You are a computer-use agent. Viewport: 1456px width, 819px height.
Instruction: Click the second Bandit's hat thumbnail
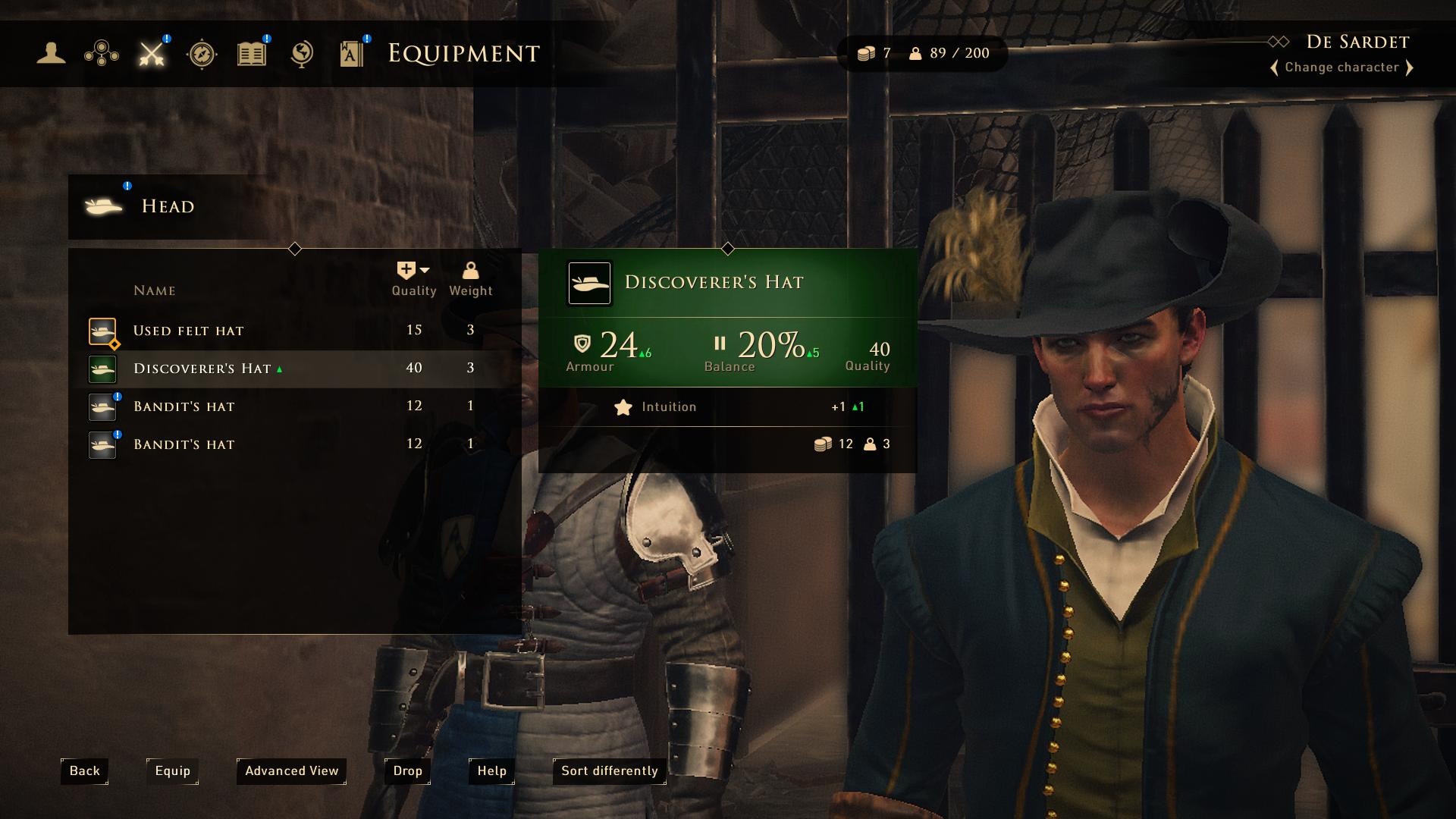tap(102, 444)
